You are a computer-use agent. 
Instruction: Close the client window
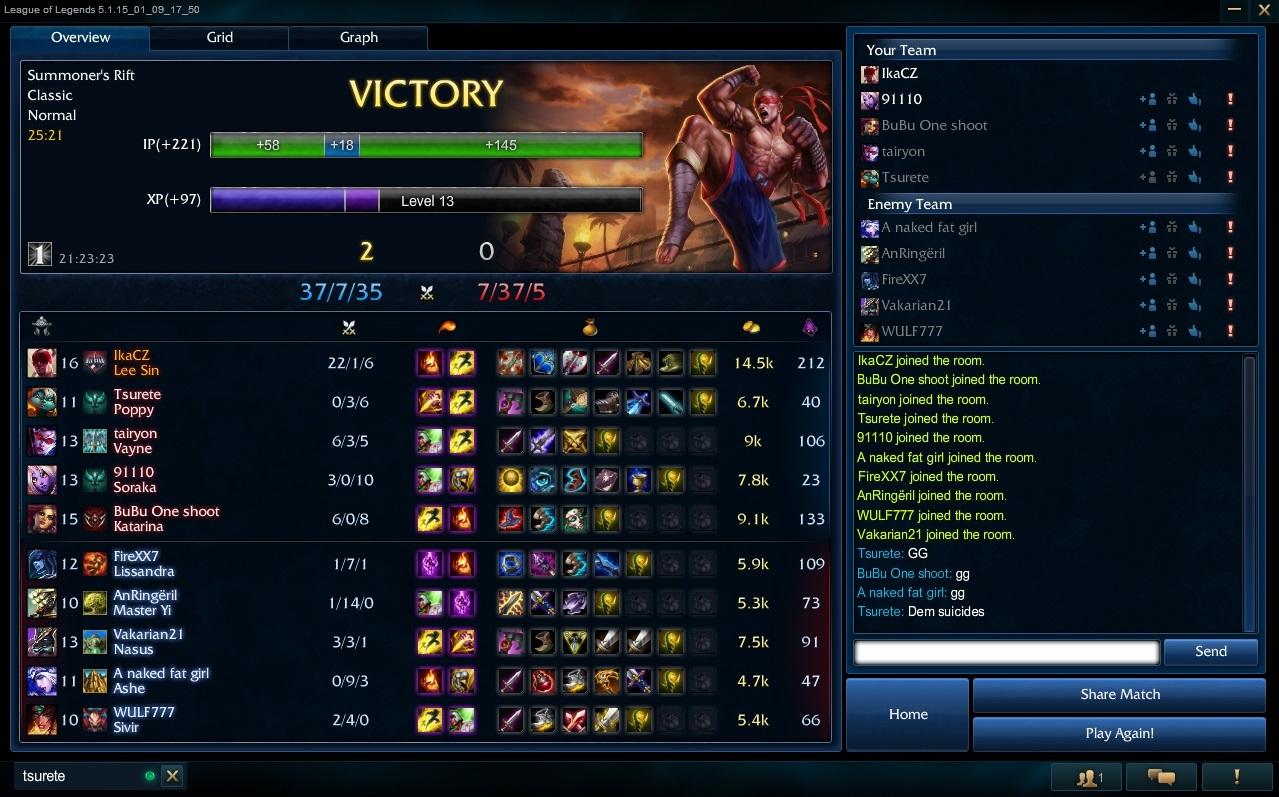coord(1263,10)
